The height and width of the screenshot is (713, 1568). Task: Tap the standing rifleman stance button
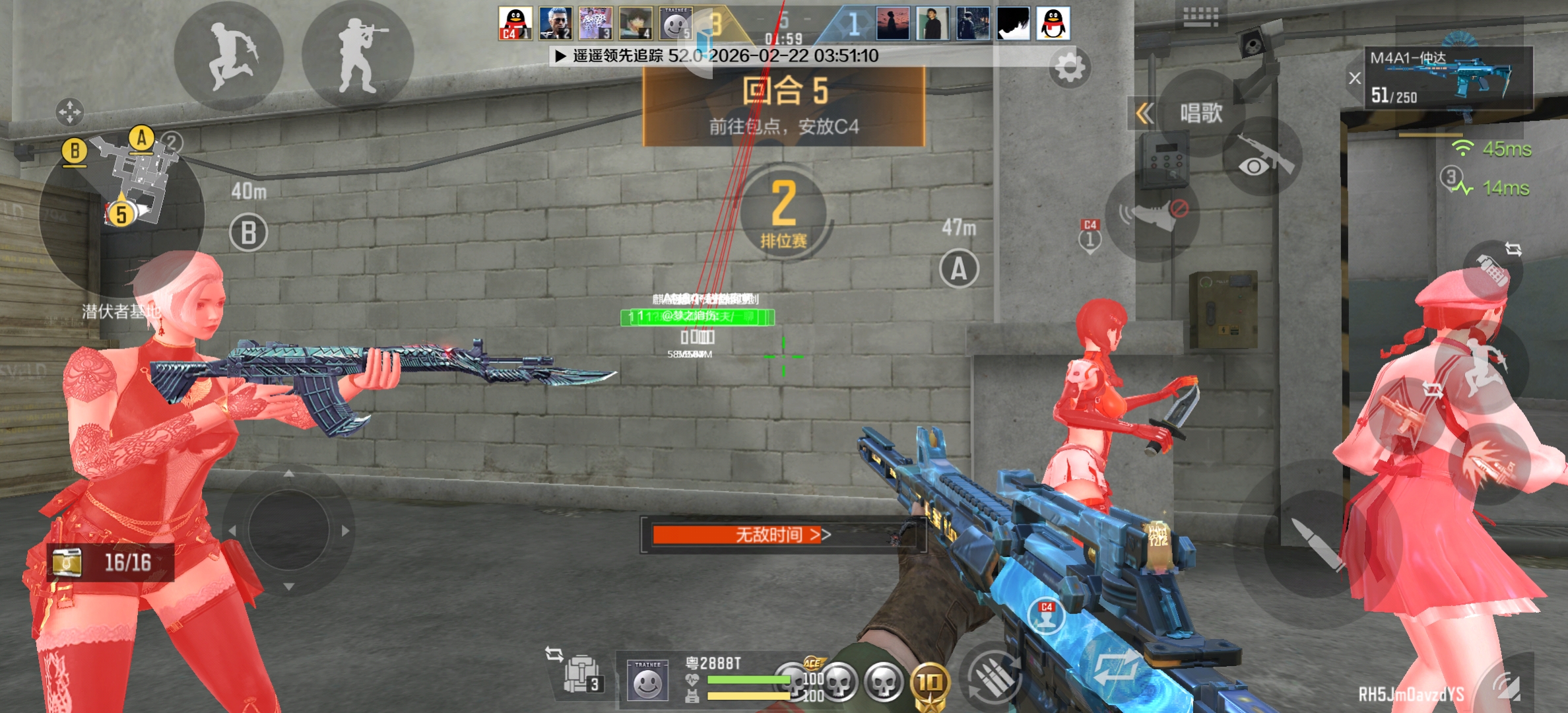[358, 56]
